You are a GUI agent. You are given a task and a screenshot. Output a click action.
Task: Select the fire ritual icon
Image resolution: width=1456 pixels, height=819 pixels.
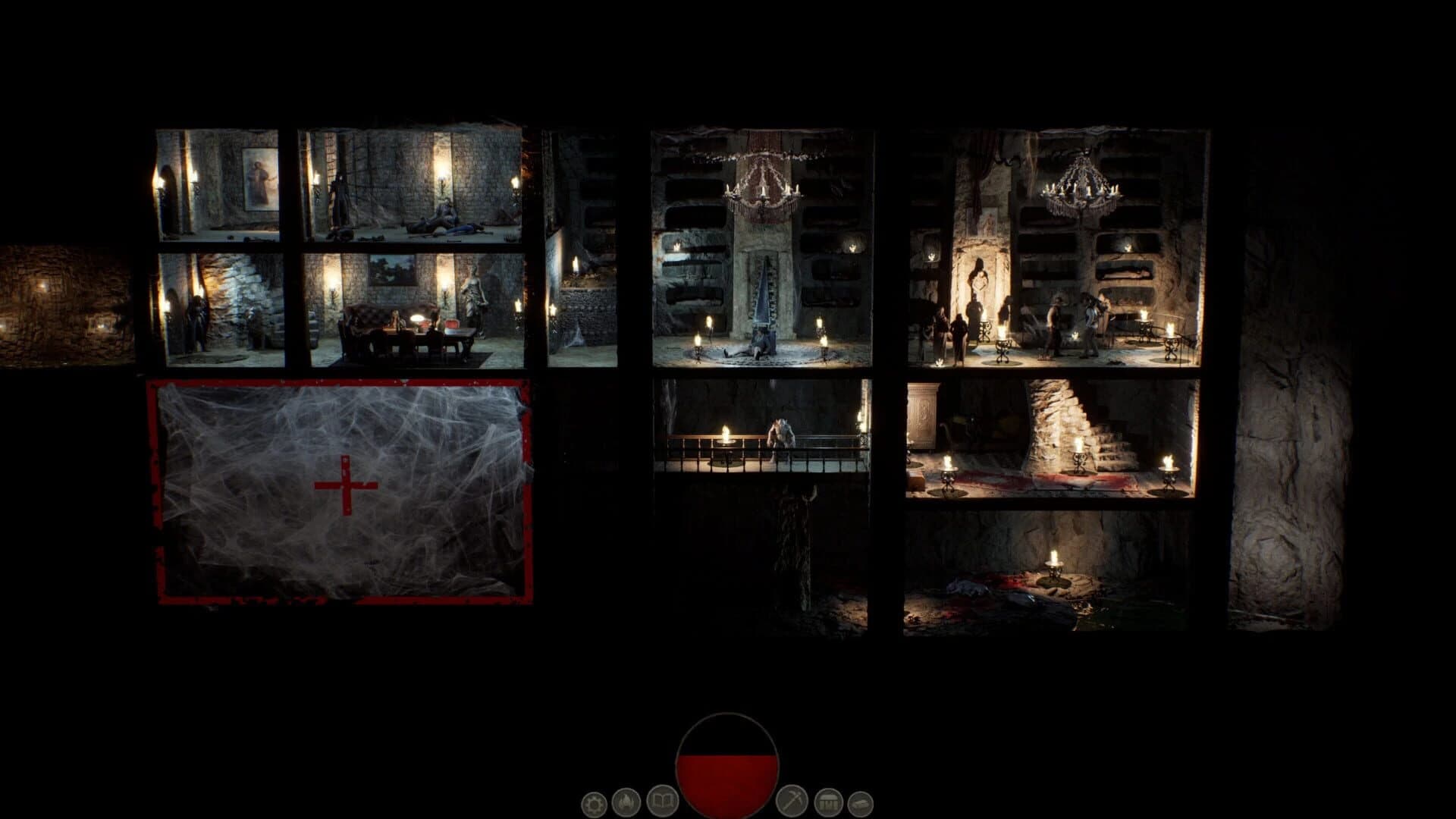pyautogui.click(x=626, y=802)
